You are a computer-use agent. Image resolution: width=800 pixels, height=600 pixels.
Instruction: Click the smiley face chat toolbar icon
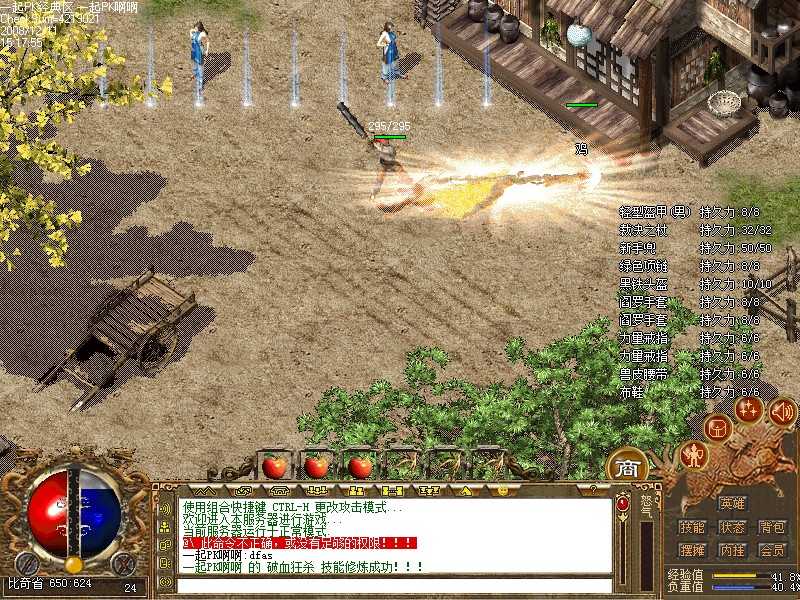coord(502,490)
